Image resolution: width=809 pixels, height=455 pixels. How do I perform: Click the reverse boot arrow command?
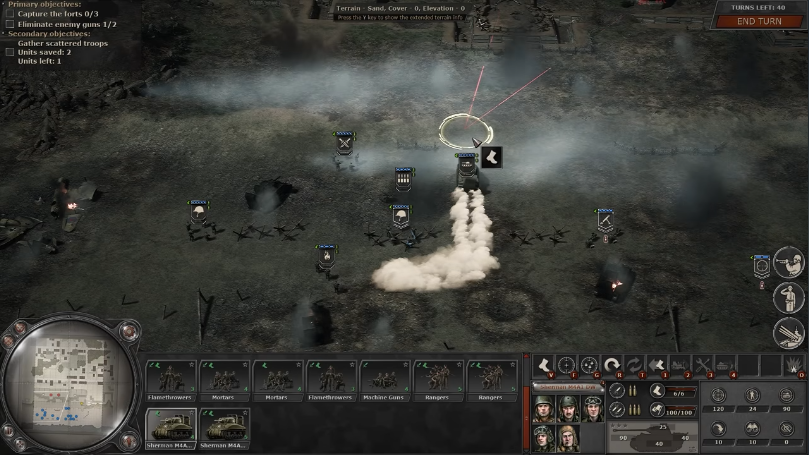coord(657,365)
